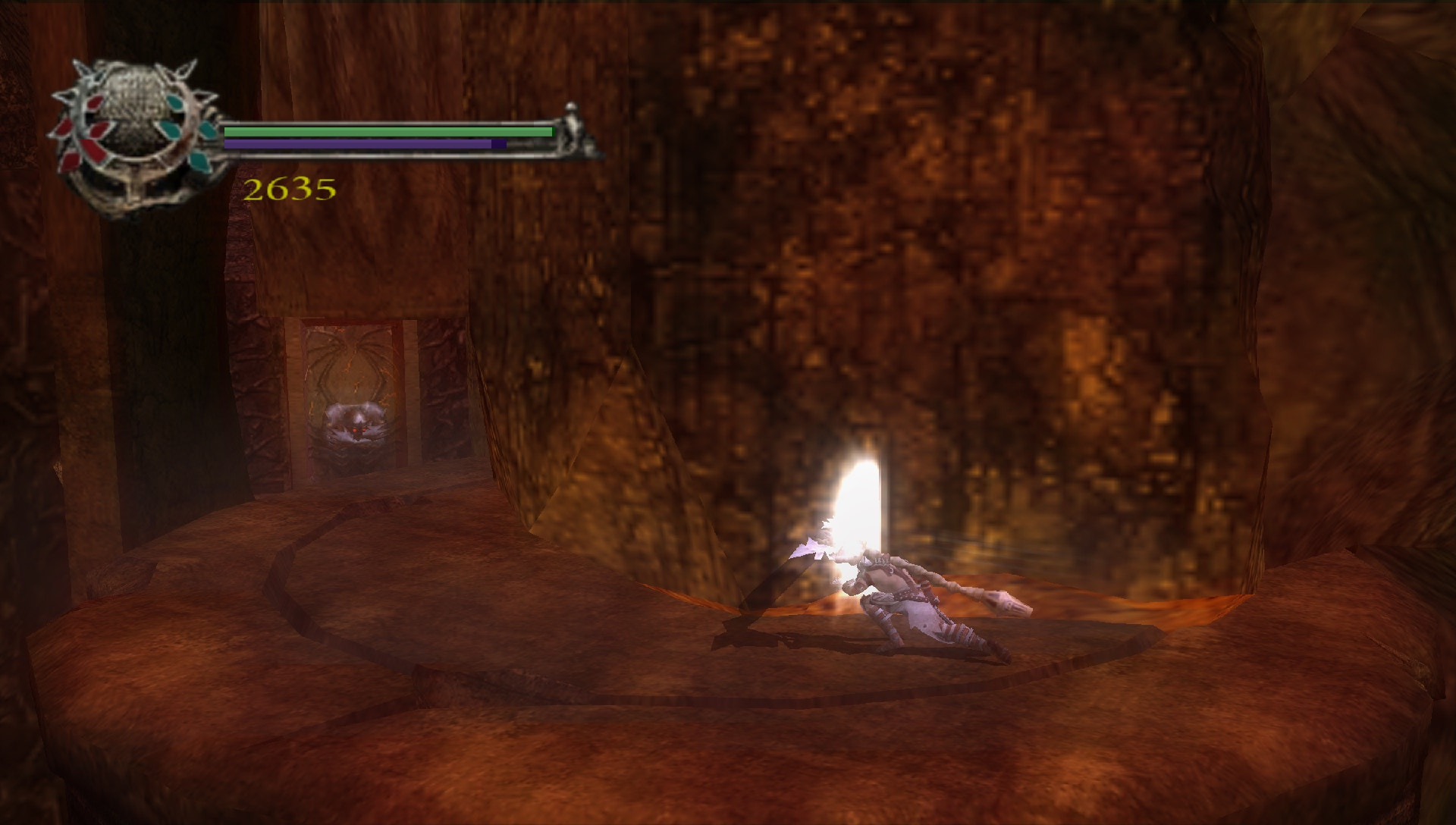Toggle the upper red diamond on the medallion wreath

[x=97, y=105]
